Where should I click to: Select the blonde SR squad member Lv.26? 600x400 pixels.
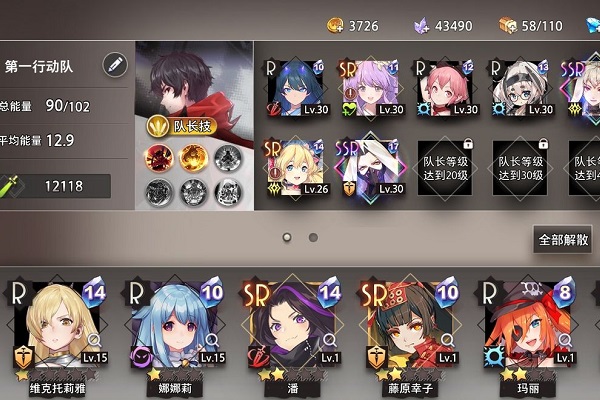click(298, 168)
